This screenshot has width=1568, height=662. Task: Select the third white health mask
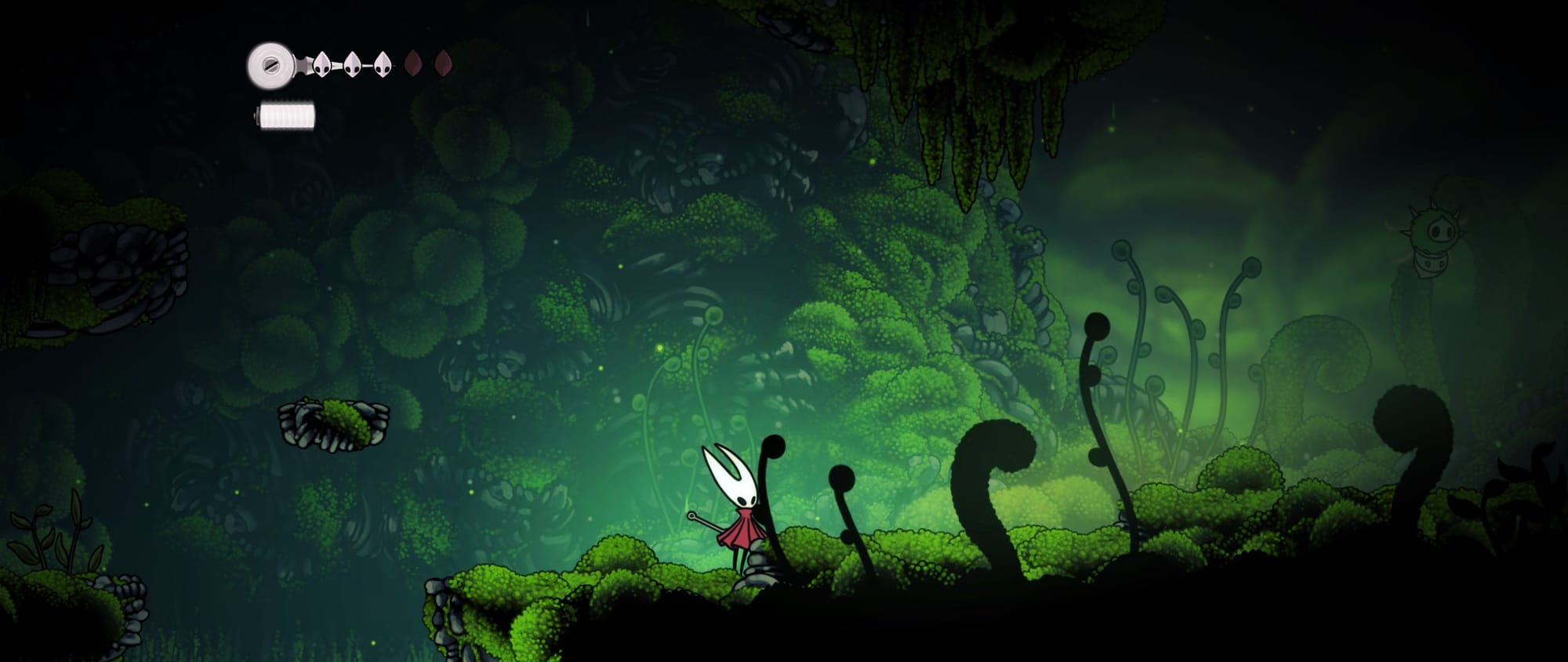point(382,62)
